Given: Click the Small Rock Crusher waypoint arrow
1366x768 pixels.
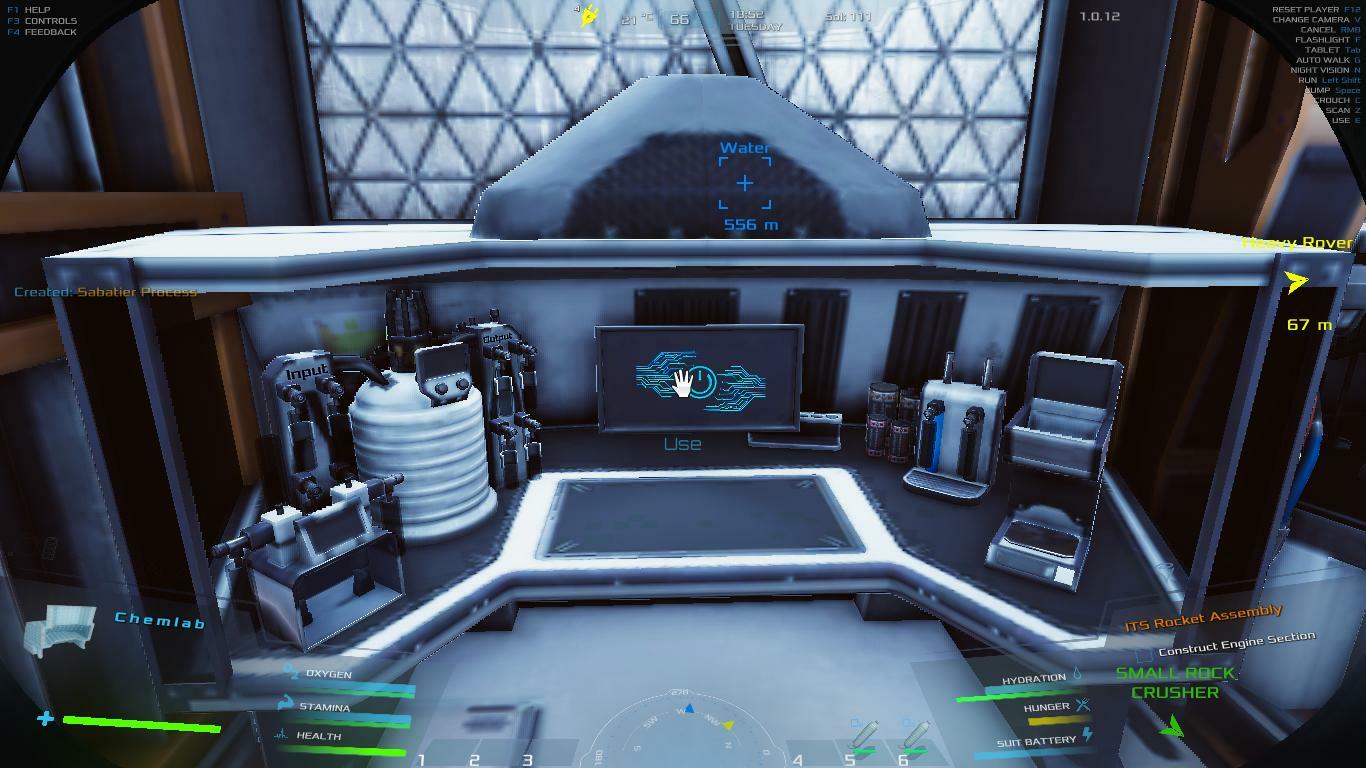Looking at the screenshot, I should (1172, 727).
